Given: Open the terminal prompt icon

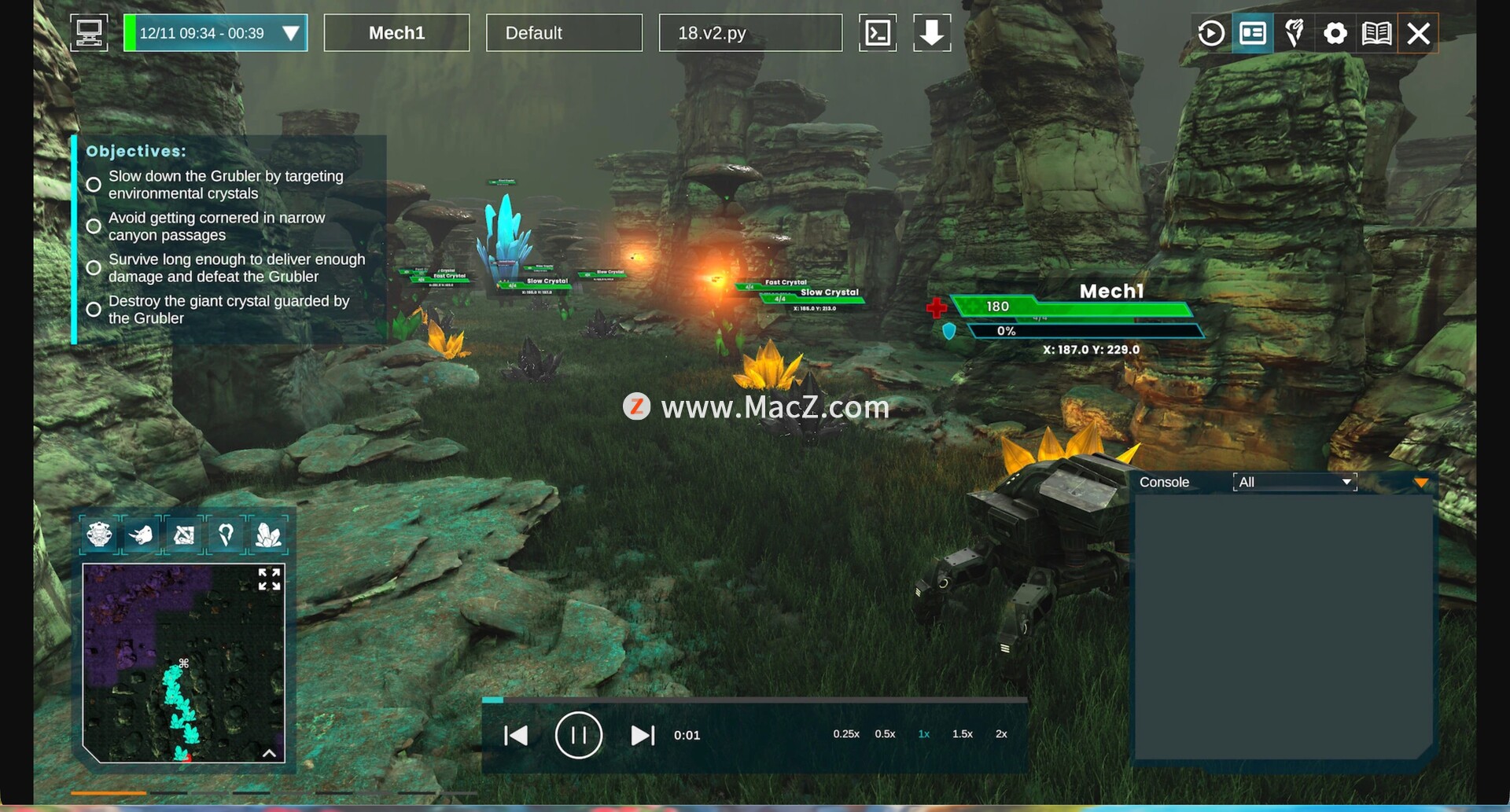Looking at the screenshot, I should [878, 33].
